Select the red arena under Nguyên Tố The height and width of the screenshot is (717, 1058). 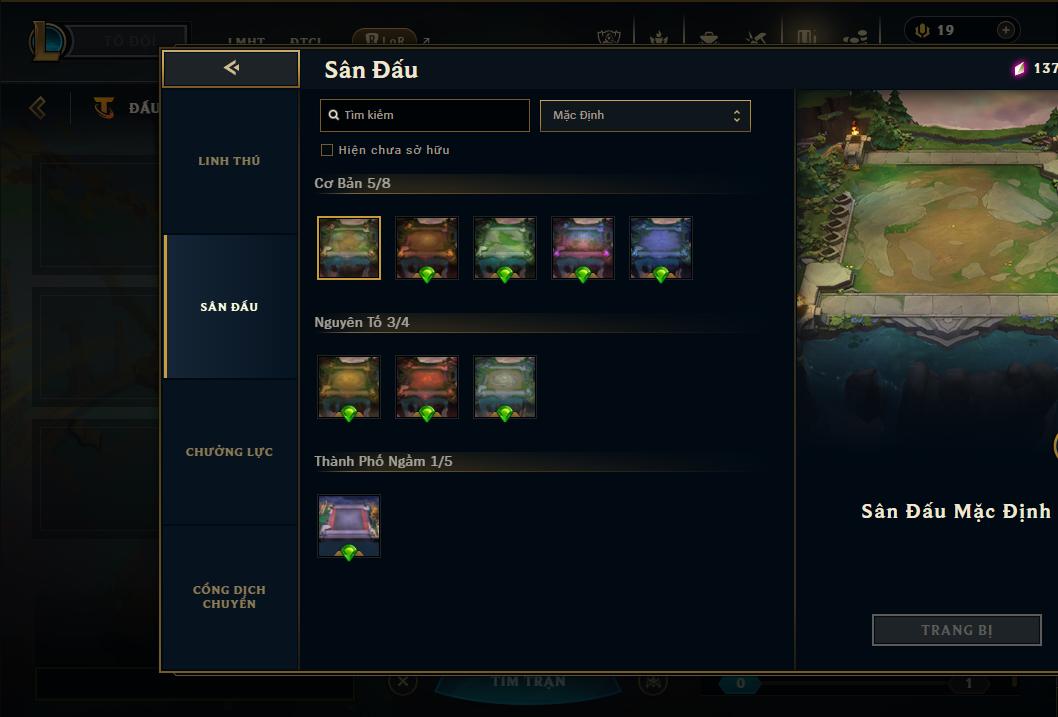click(427, 386)
